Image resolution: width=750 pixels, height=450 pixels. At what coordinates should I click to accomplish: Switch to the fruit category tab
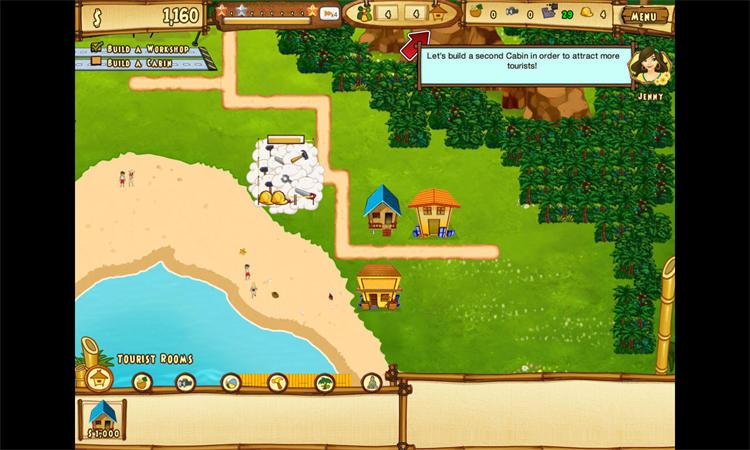point(141,382)
